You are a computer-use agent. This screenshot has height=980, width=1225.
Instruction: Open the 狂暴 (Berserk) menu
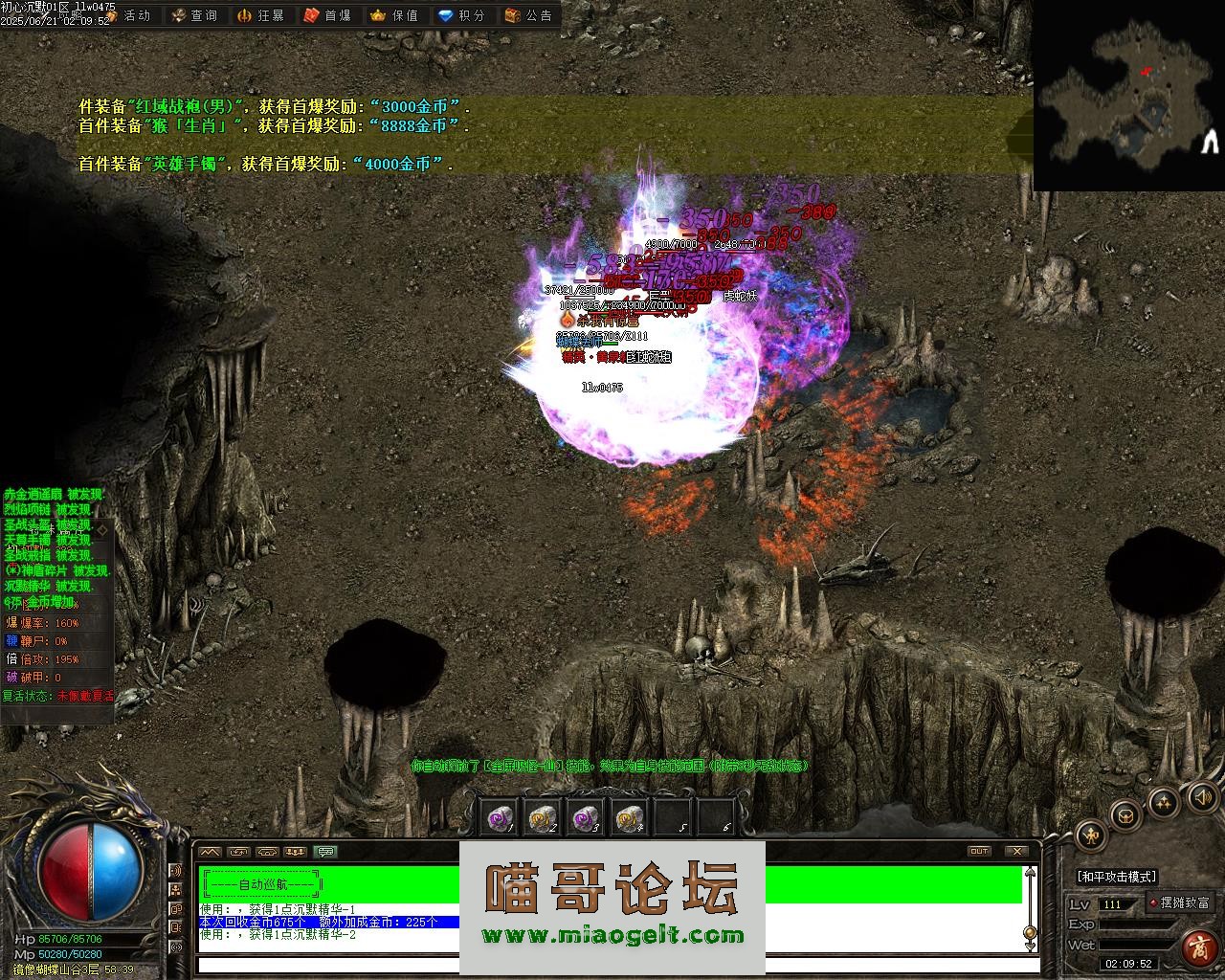click(260, 15)
